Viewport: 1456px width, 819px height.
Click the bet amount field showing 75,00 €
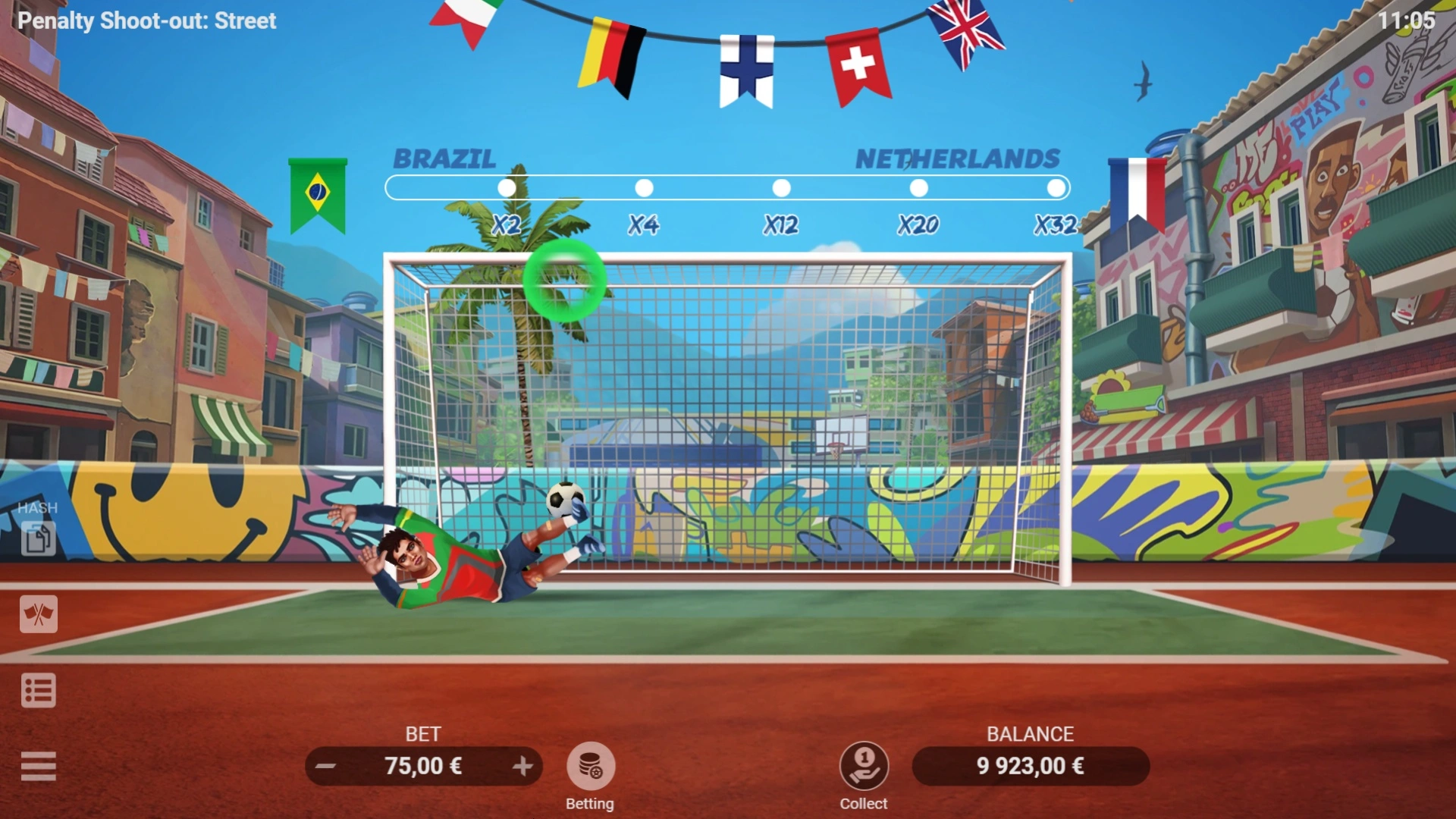coord(423,767)
